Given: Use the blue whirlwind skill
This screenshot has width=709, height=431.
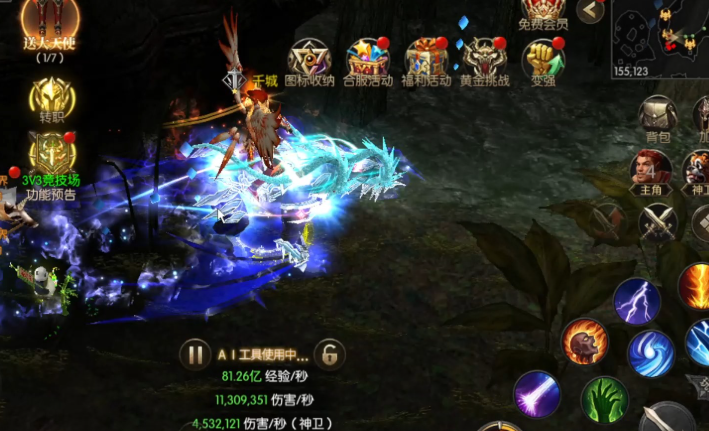Looking at the screenshot, I should click(x=651, y=353).
